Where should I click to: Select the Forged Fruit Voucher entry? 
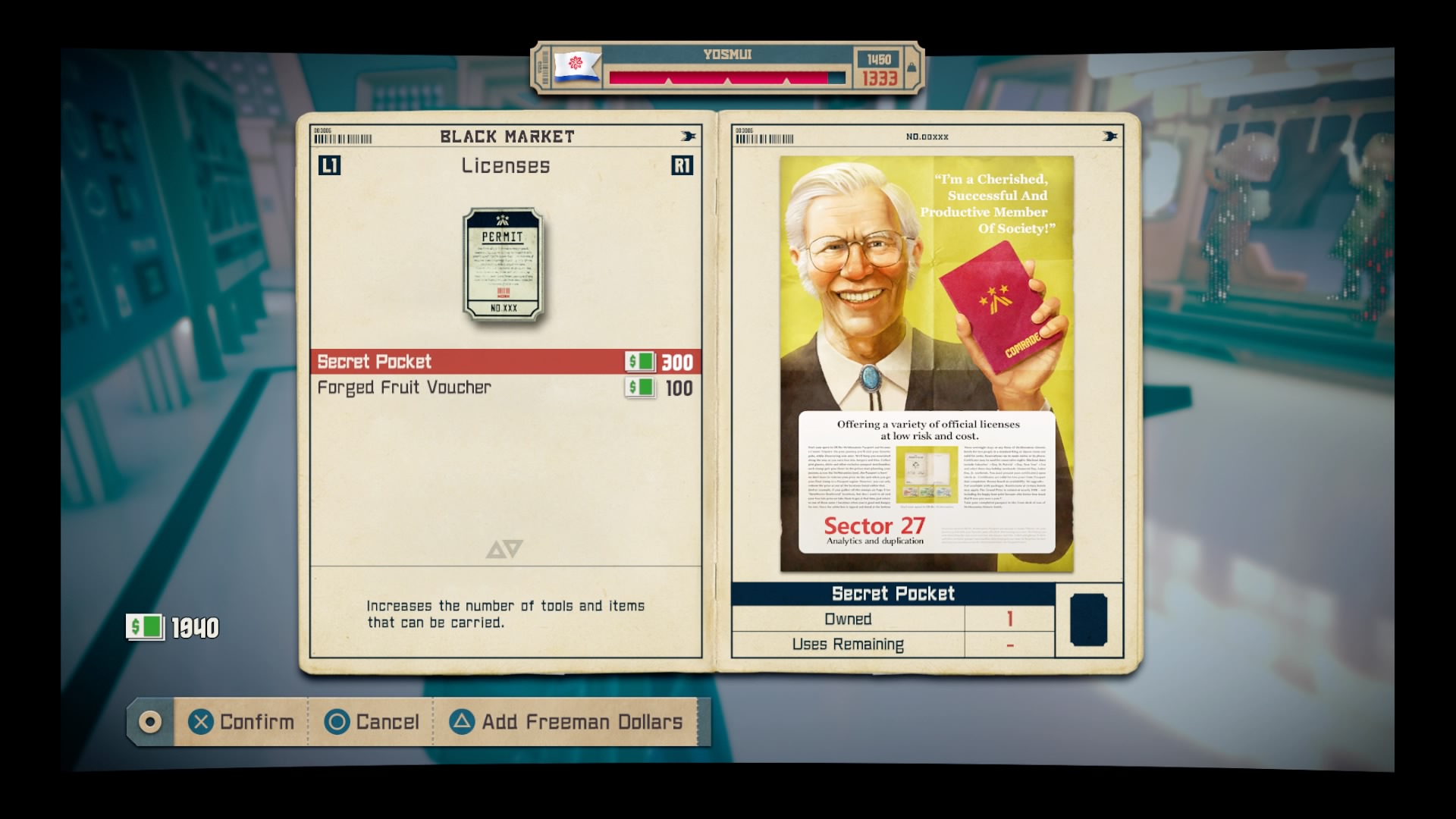pyautogui.click(x=455, y=388)
